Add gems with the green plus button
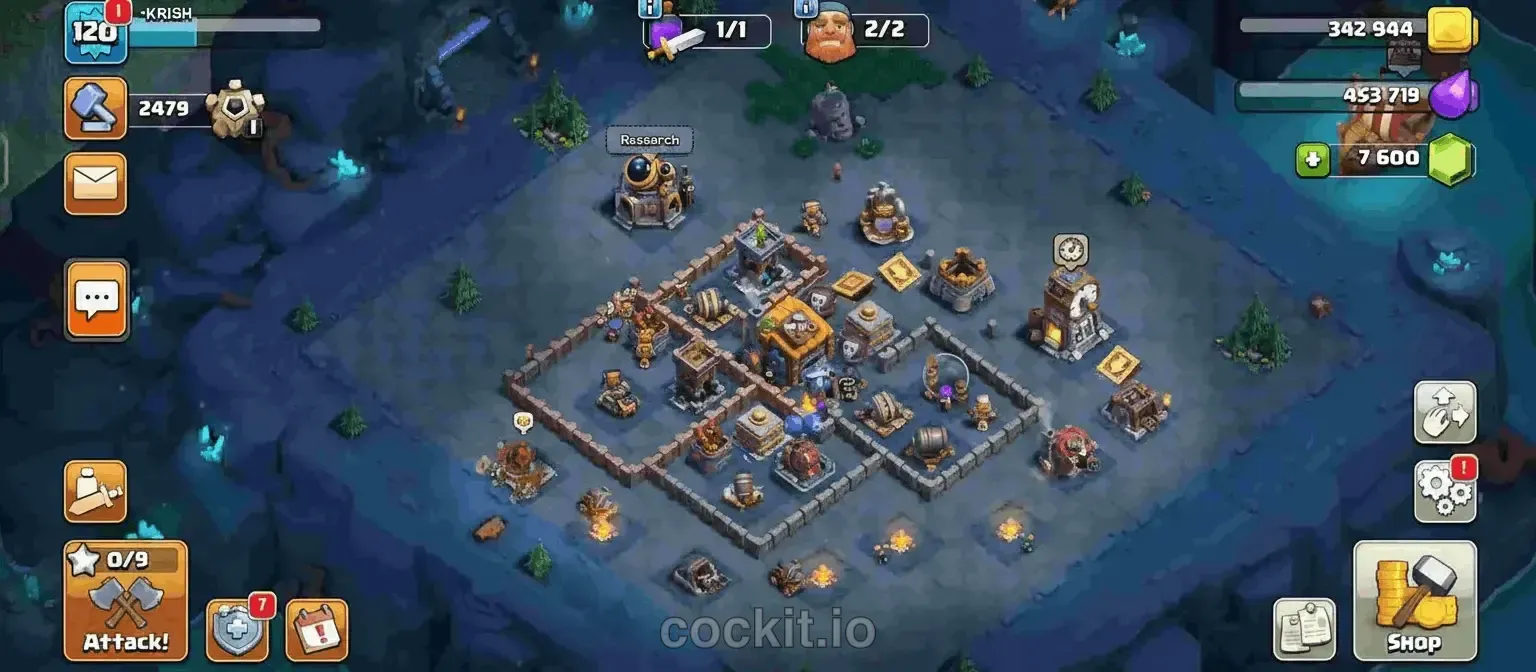Viewport: 1536px width, 672px height. (1313, 160)
